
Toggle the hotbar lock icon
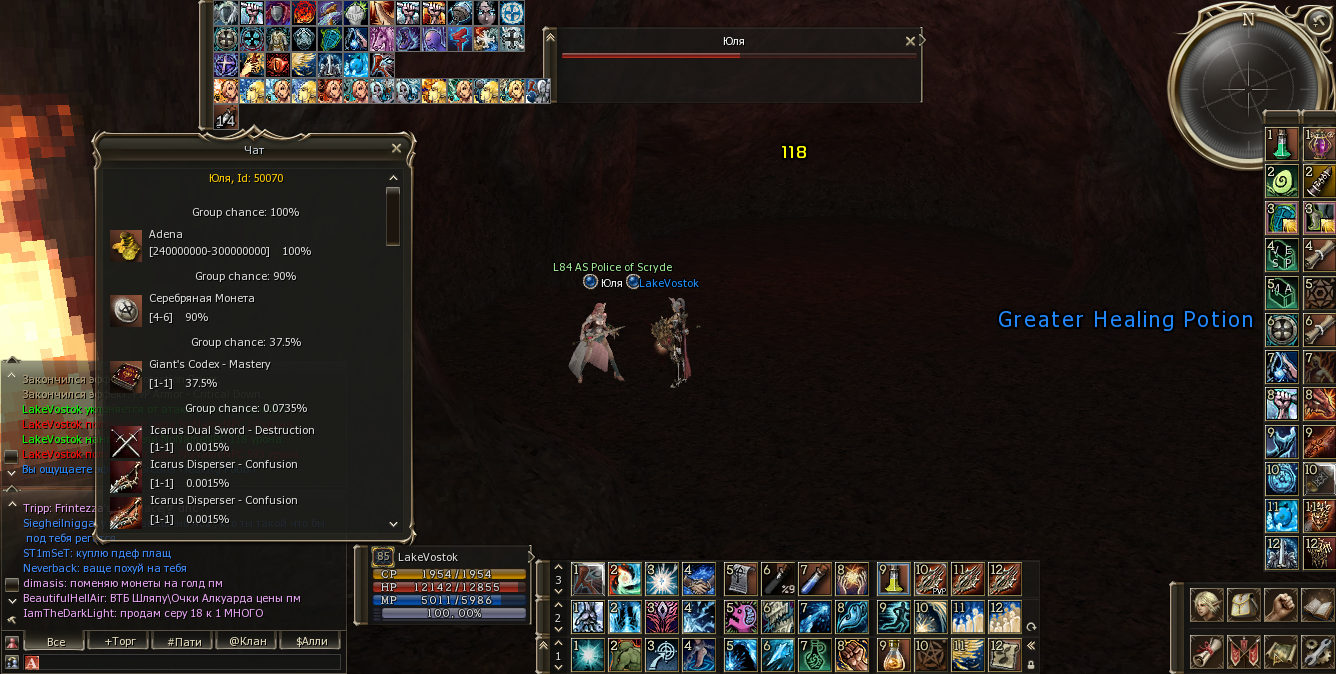1030,662
